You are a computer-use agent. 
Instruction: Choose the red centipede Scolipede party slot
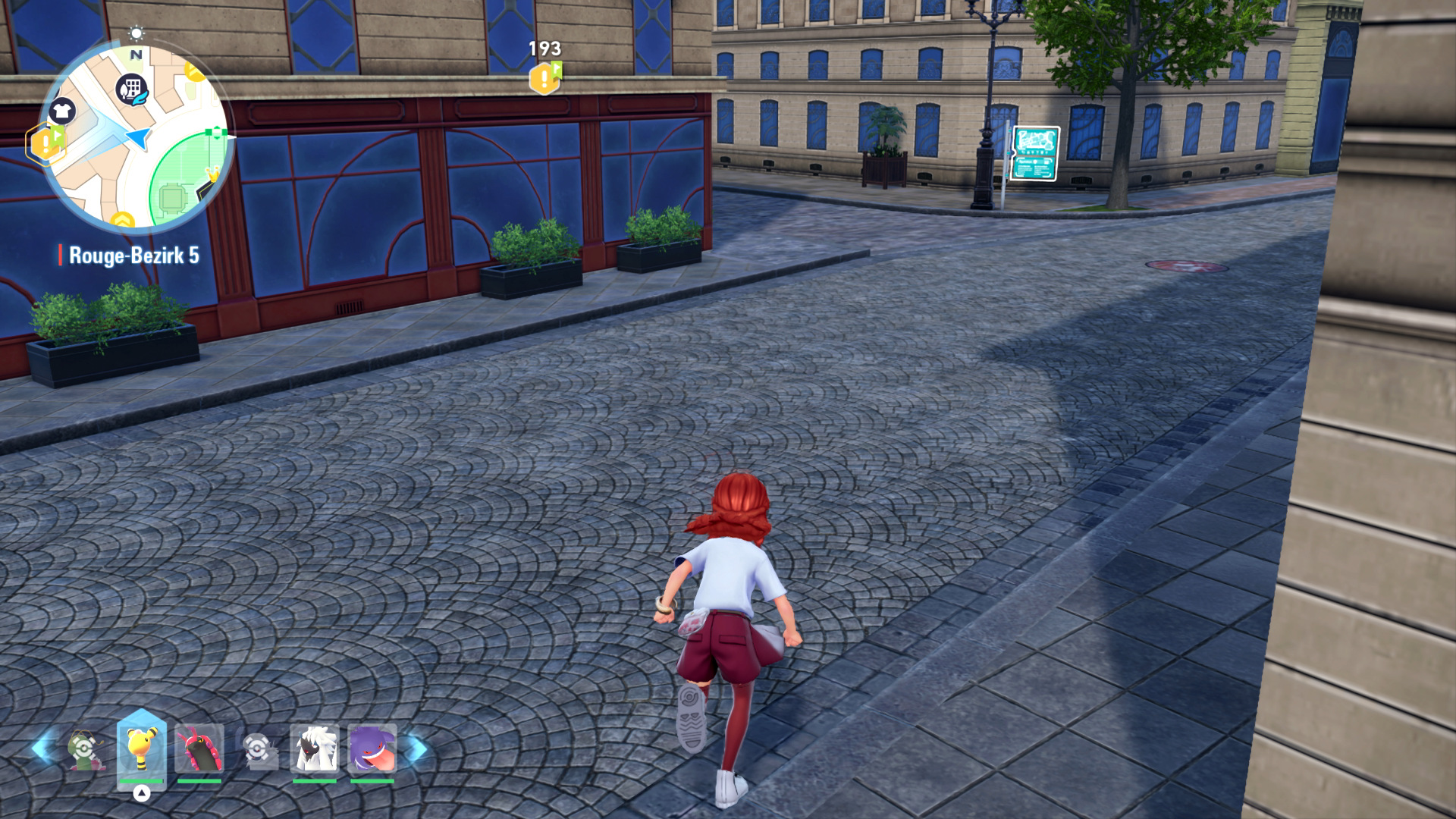199,749
